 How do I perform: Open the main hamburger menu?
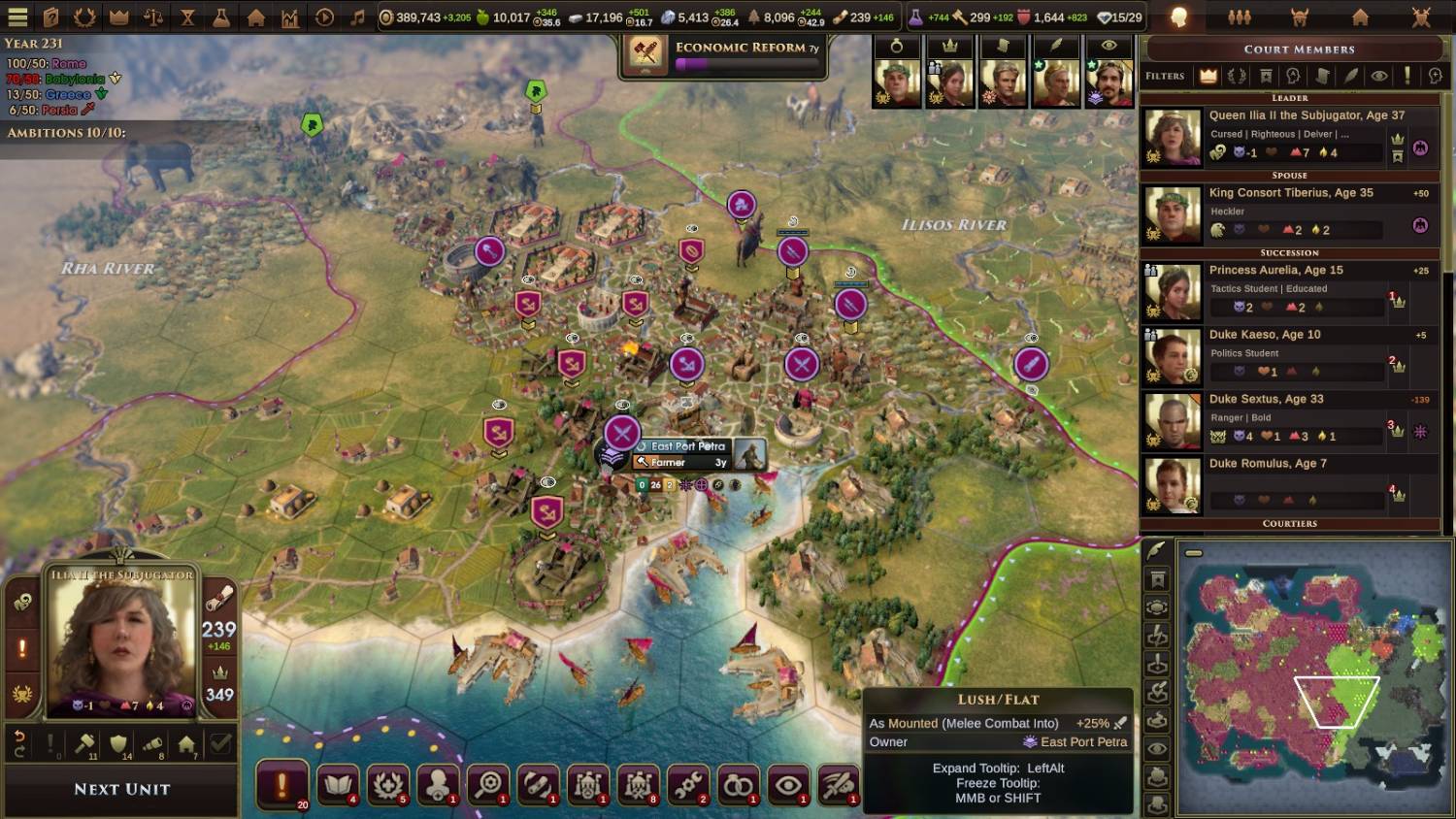(17, 17)
